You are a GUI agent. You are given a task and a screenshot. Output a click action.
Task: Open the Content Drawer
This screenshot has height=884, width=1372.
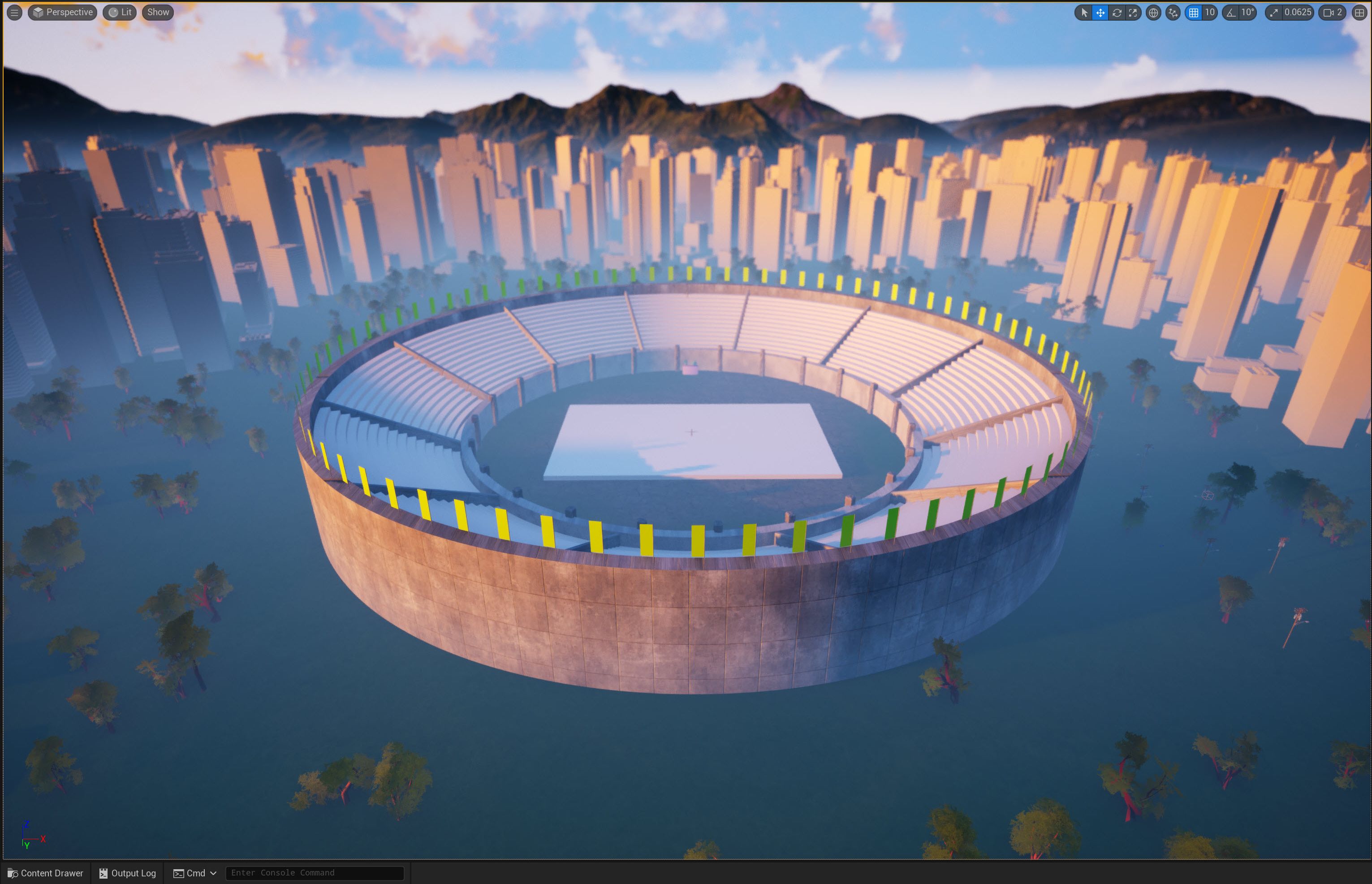pyautogui.click(x=45, y=873)
